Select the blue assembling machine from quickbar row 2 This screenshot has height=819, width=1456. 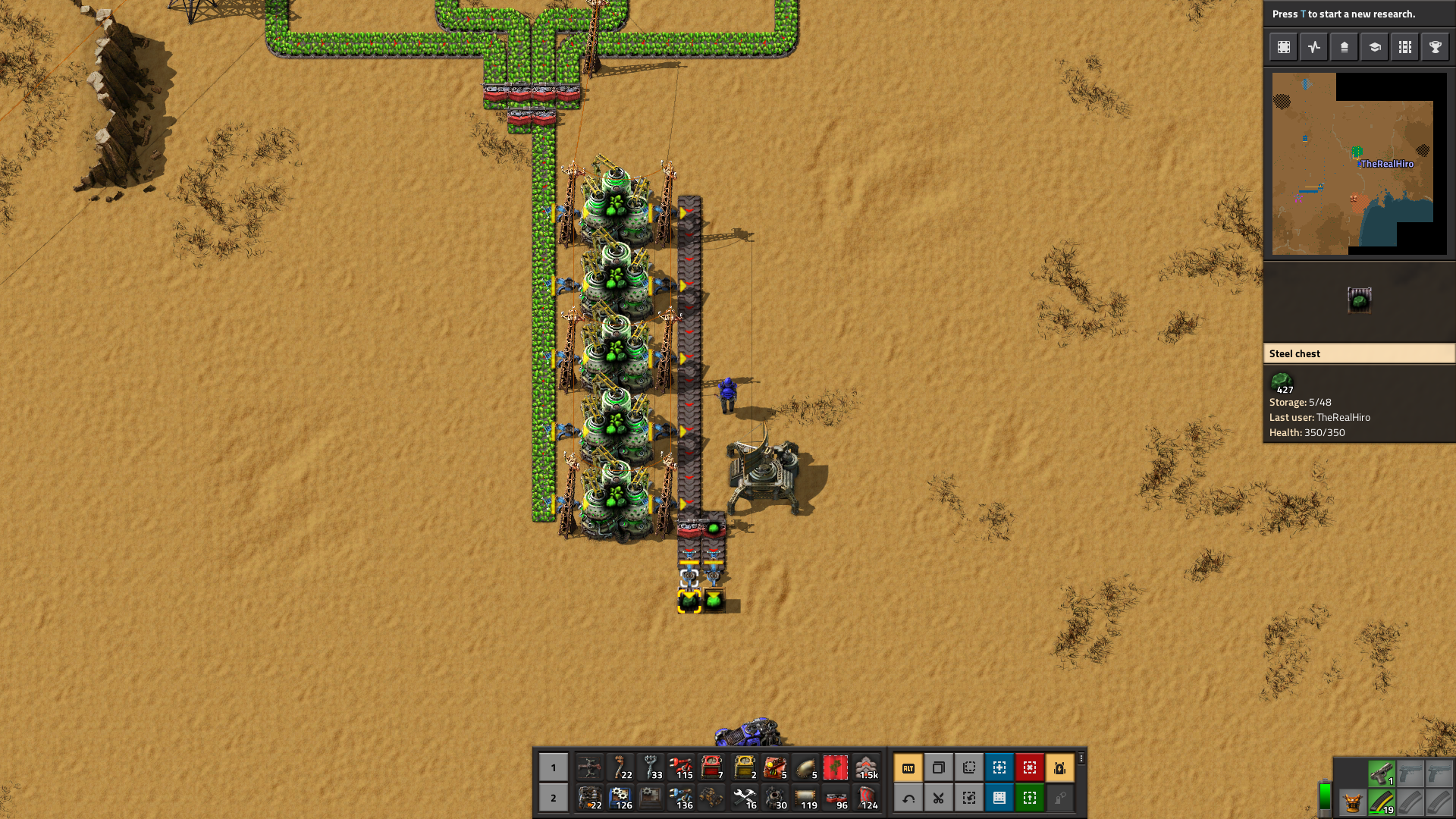tap(622, 798)
